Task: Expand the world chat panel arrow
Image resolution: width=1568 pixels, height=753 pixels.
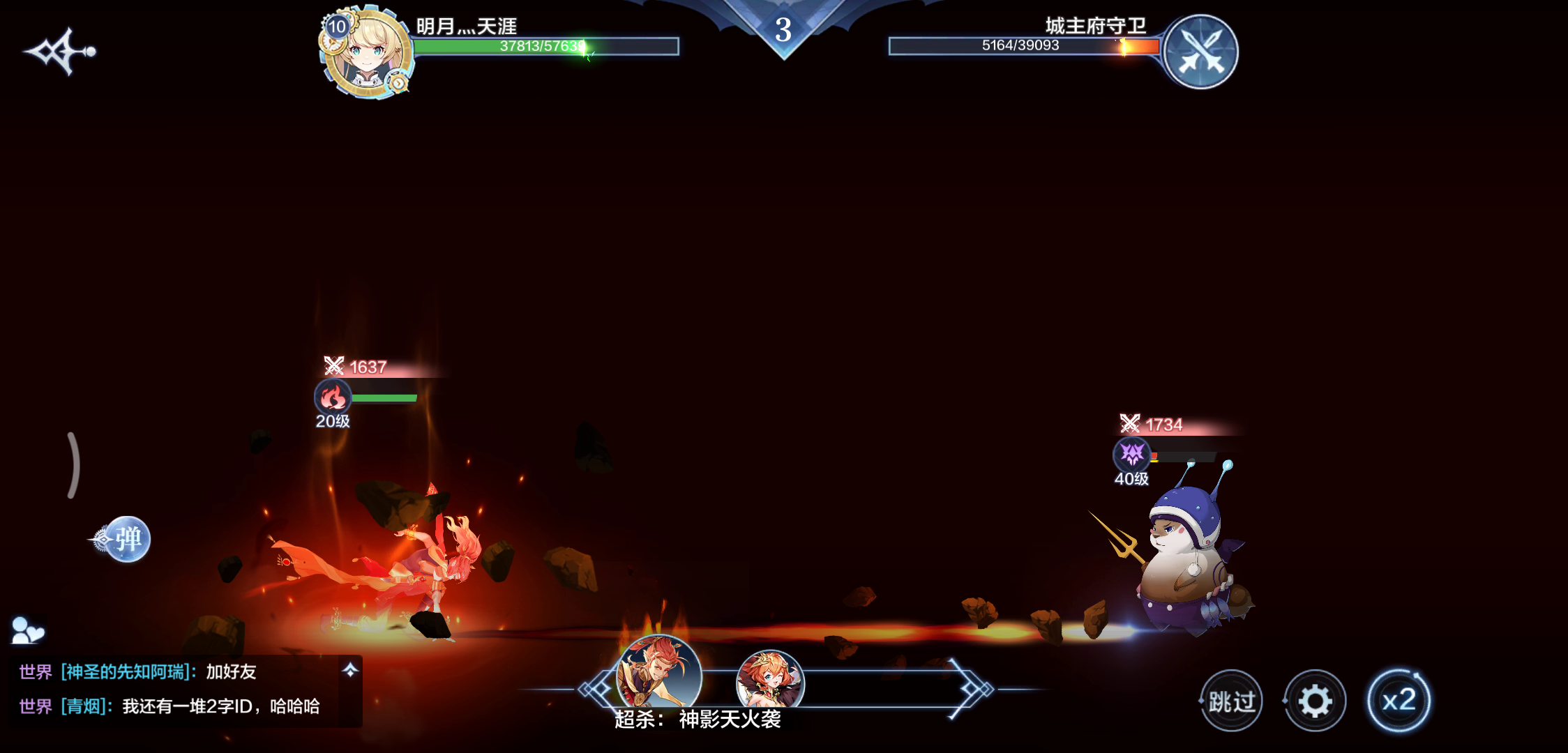Action: pos(350,670)
